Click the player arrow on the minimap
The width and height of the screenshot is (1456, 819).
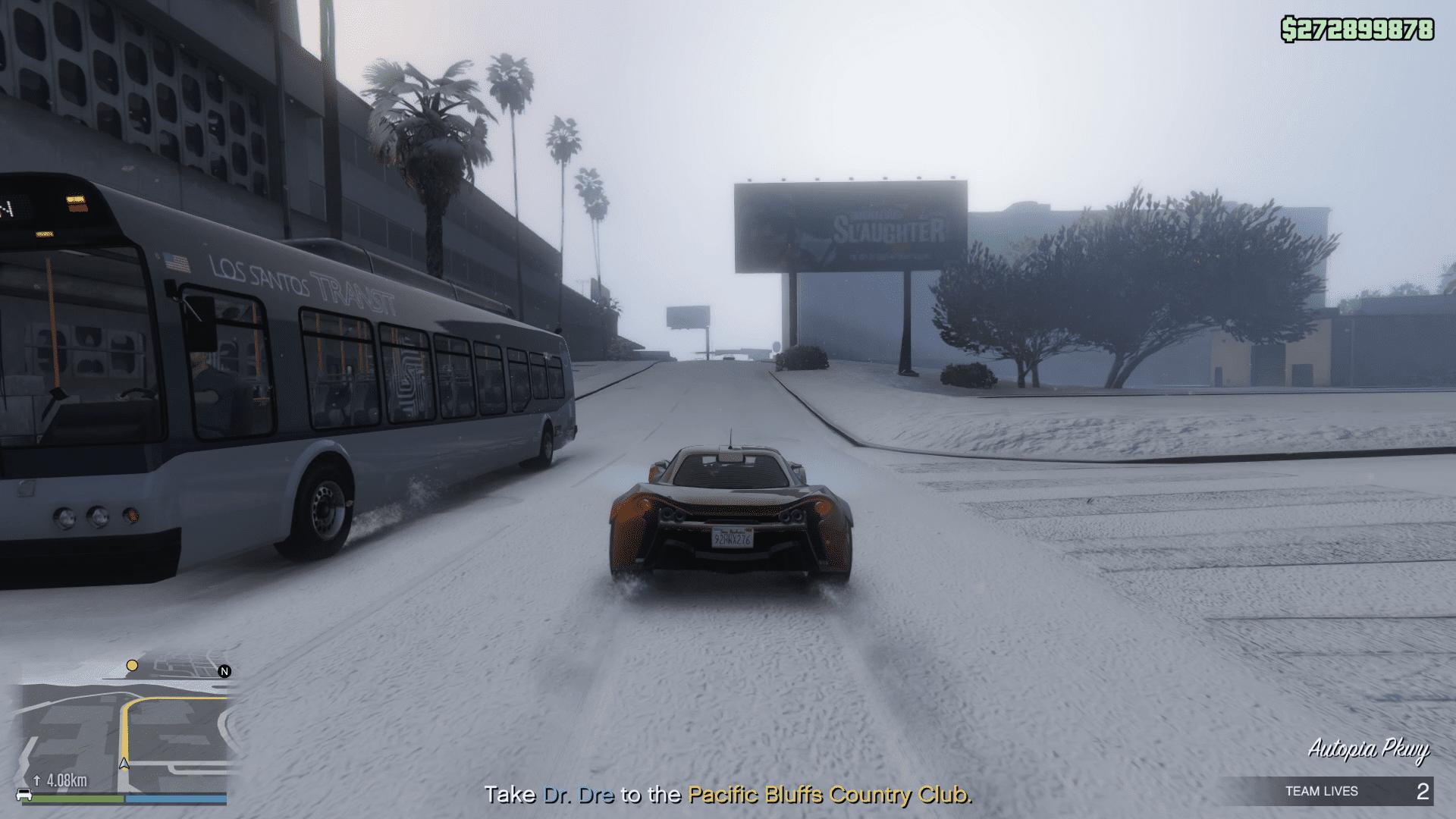pos(124,764)
